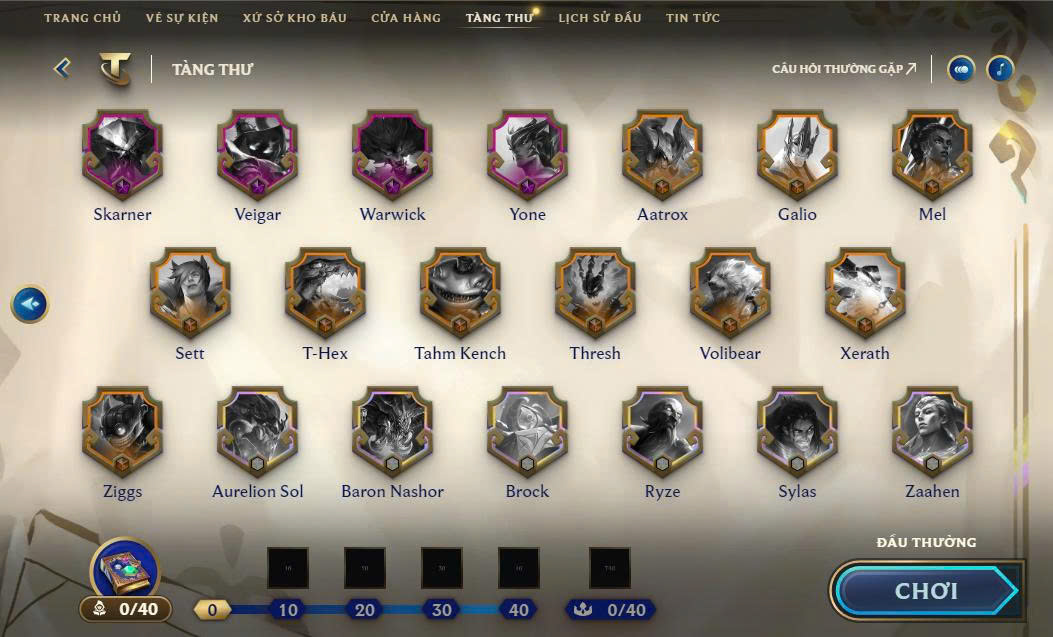Select the Baron Nashor portrait

coord(392,432)
